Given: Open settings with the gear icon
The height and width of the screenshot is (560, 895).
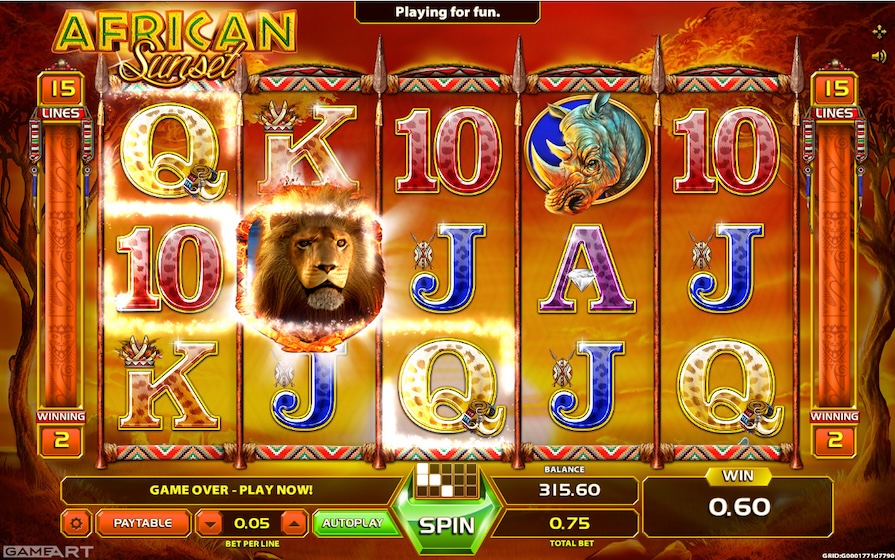Looking at the screenshot, I should [x=77, y=522].
